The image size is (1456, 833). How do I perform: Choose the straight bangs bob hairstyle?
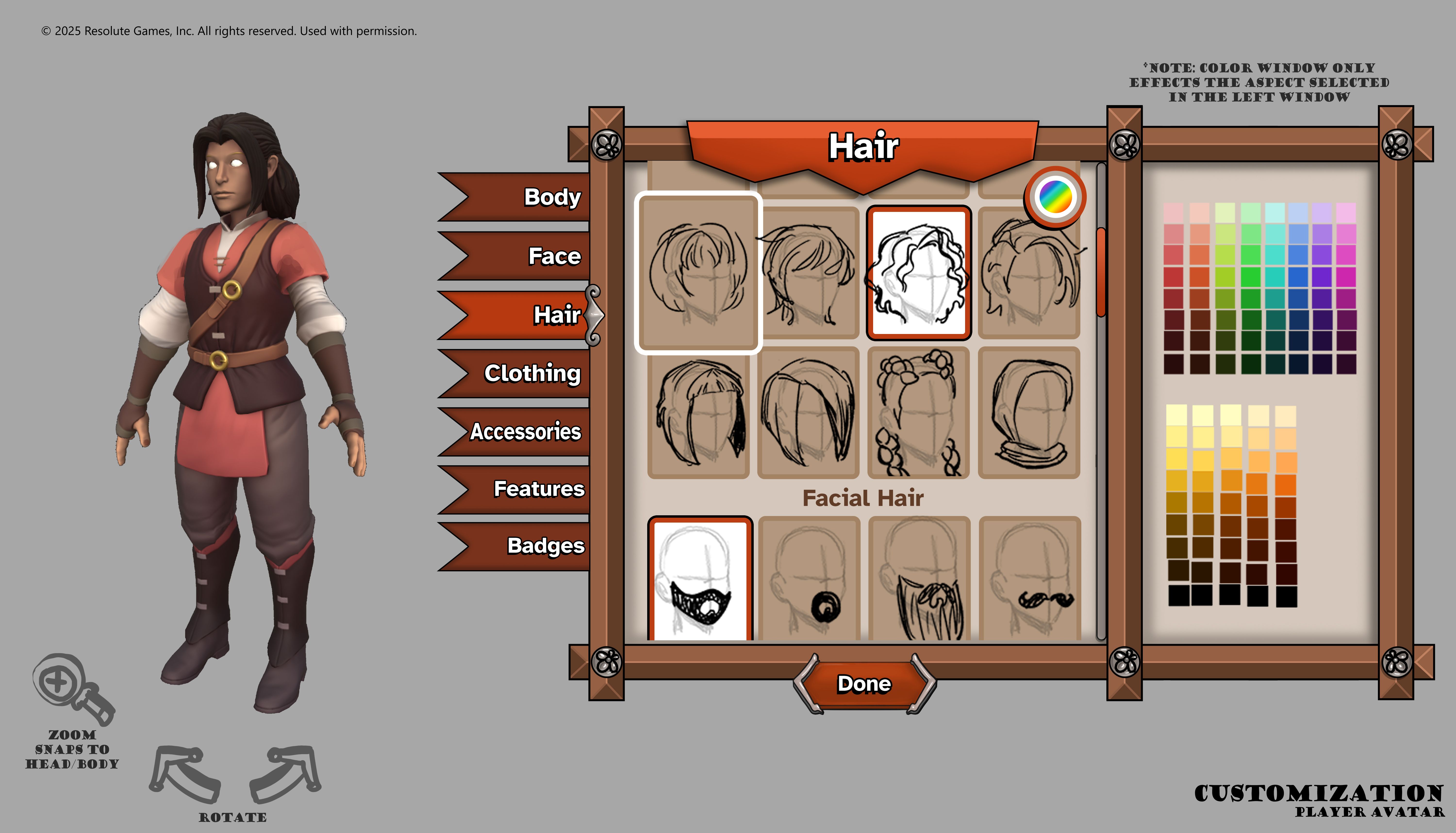[698, 413]
